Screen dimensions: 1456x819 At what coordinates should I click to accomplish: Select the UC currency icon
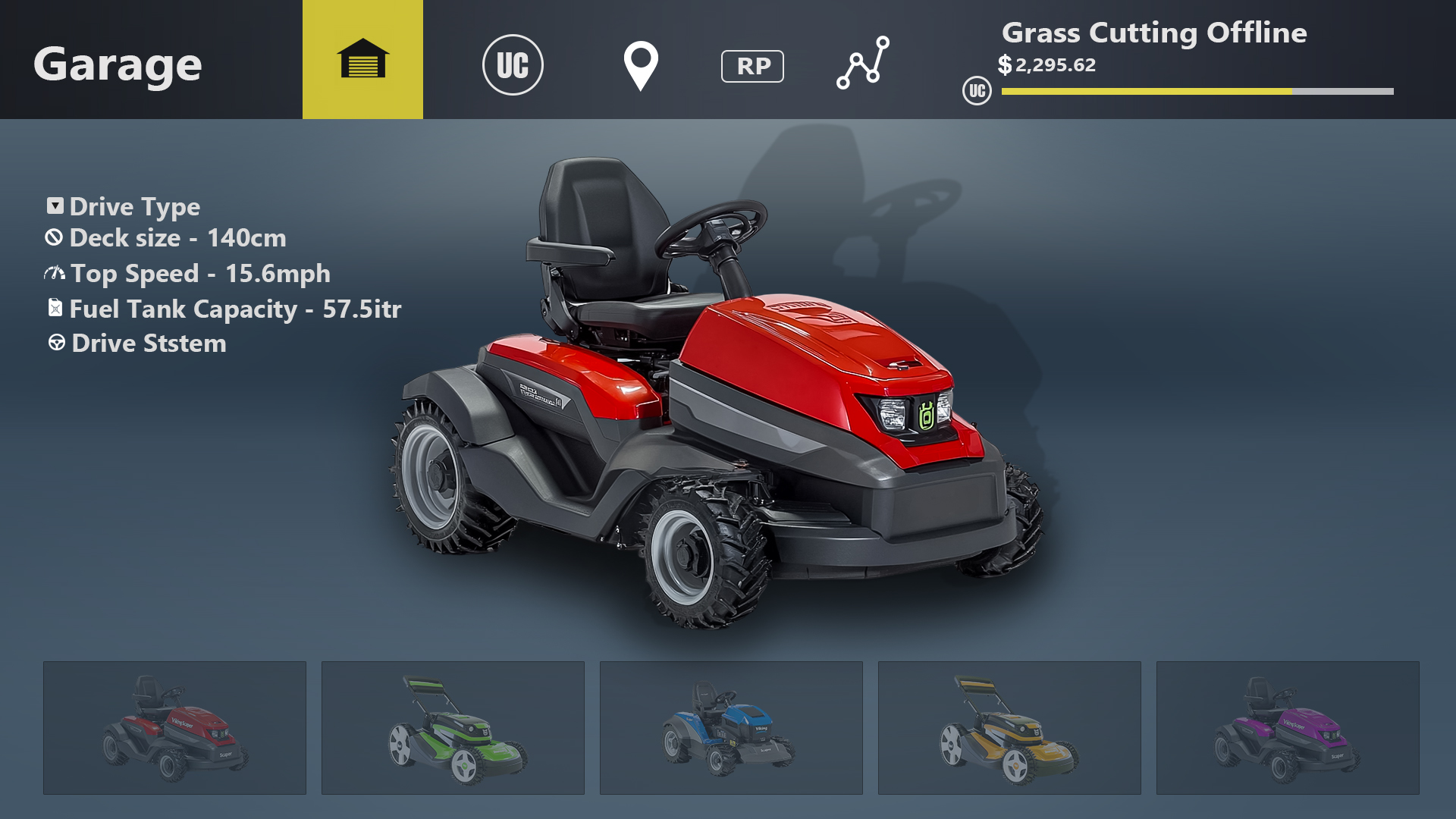(514, 65)
